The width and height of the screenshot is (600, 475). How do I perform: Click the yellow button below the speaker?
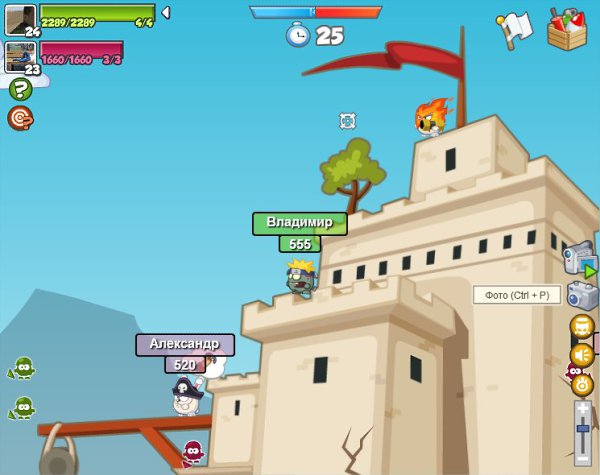[582, 383]
